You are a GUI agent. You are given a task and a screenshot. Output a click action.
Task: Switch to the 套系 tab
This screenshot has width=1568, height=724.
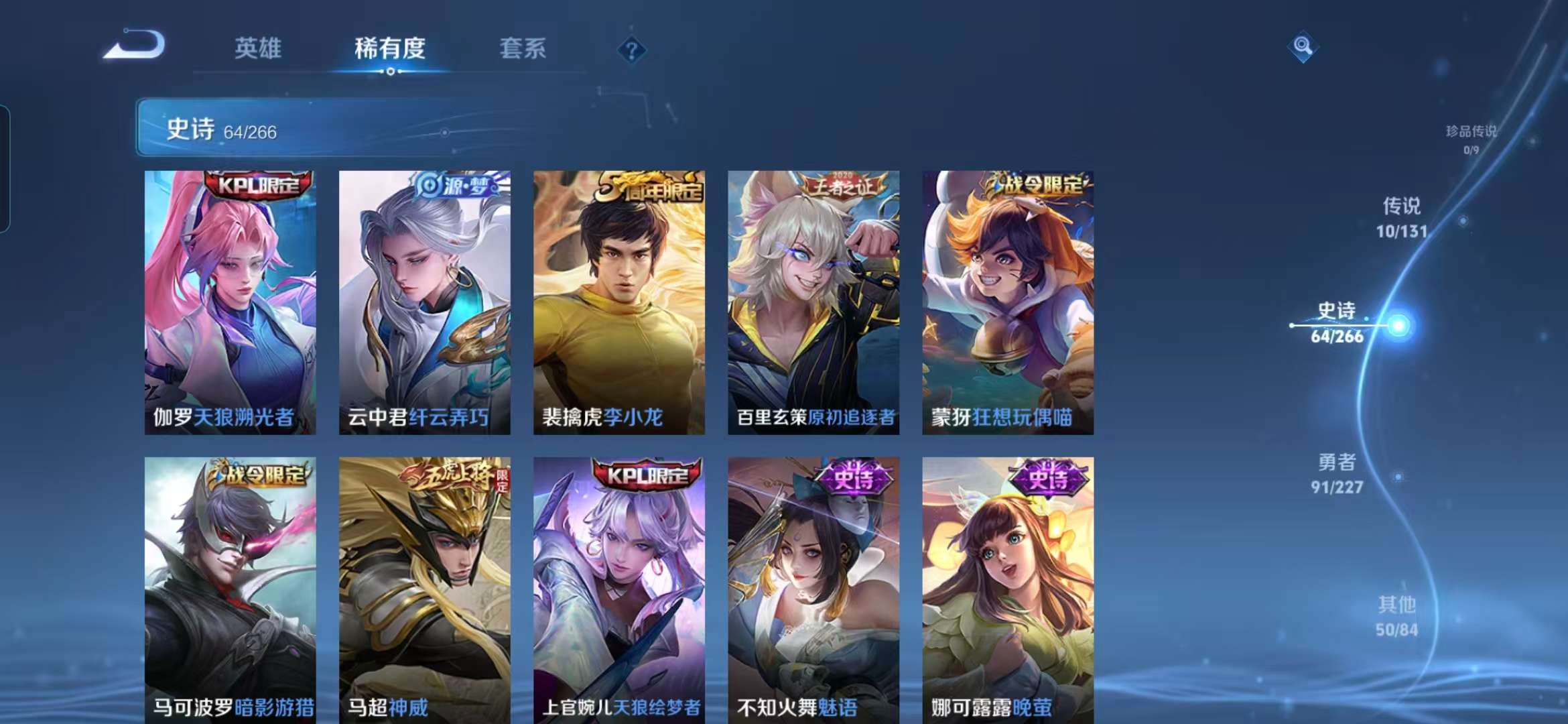[x=521, y=48]
